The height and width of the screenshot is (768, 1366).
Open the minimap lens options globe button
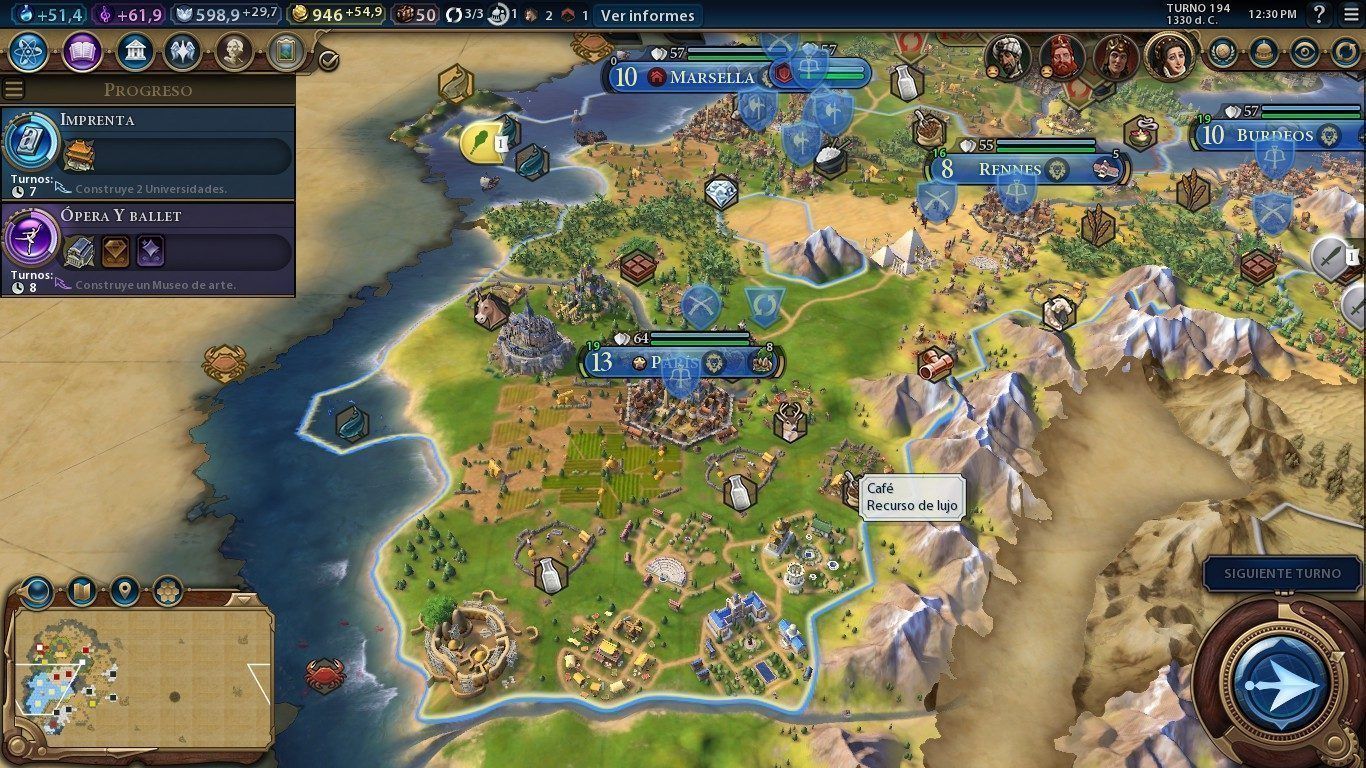pos(37,592)
